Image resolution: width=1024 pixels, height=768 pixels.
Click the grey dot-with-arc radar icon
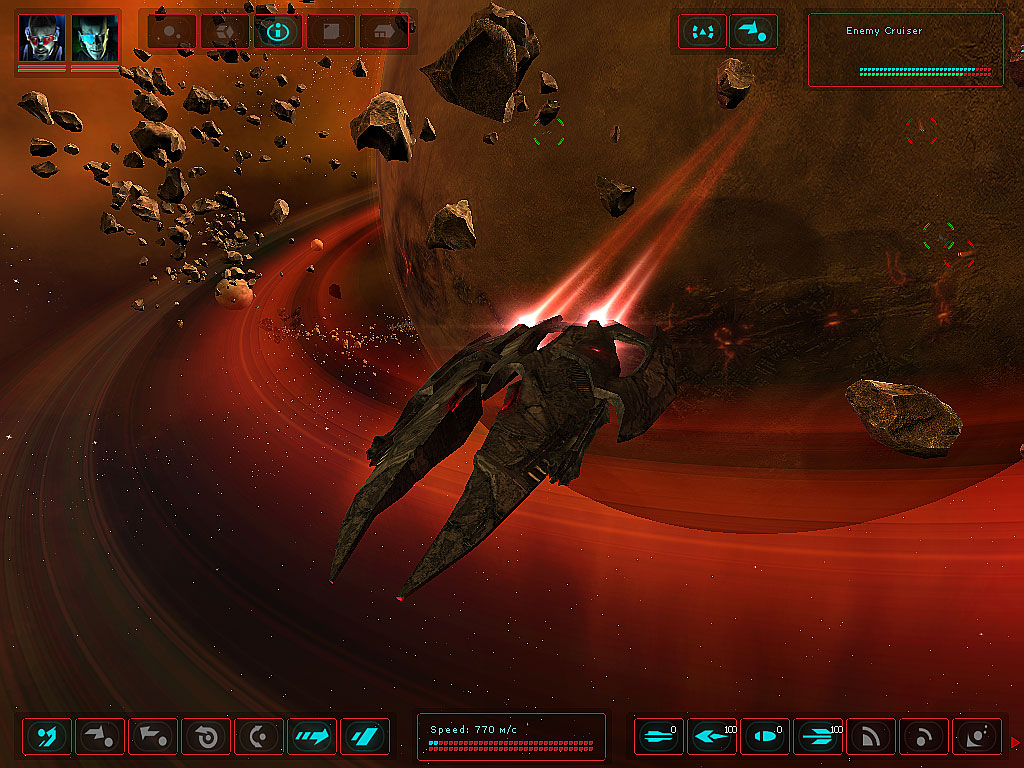924,737
